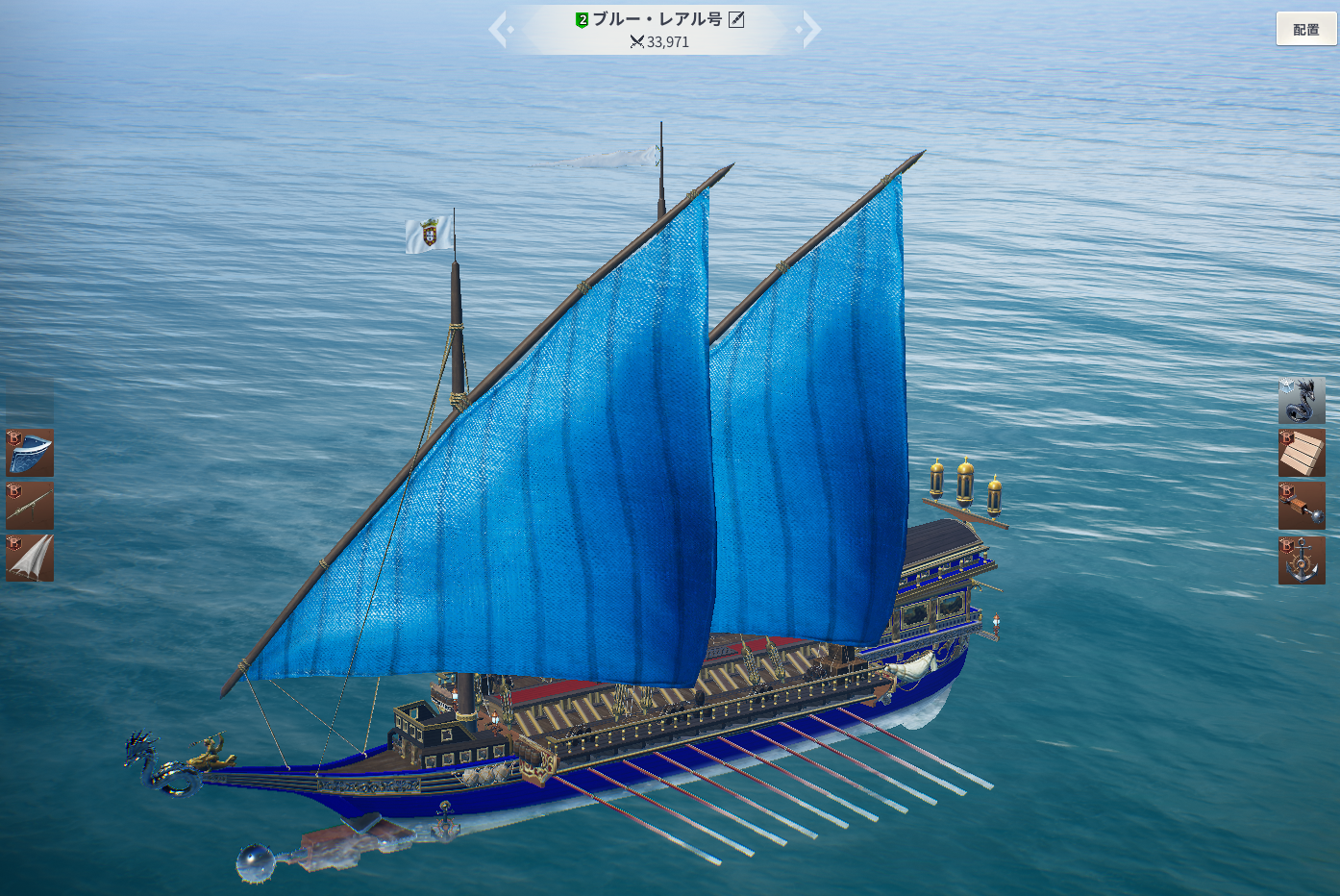The width and height of the screenshot is (1340, 896).
Task: Select the mast pole part slot
Action: tap(30, 506)
